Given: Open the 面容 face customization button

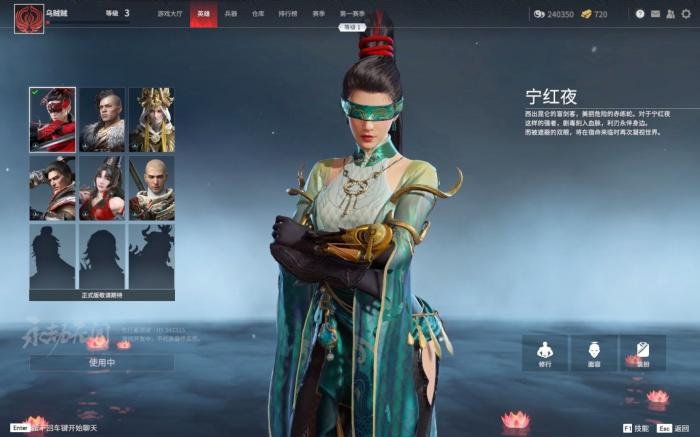Looking at the screenshot, I should point(593,353).
